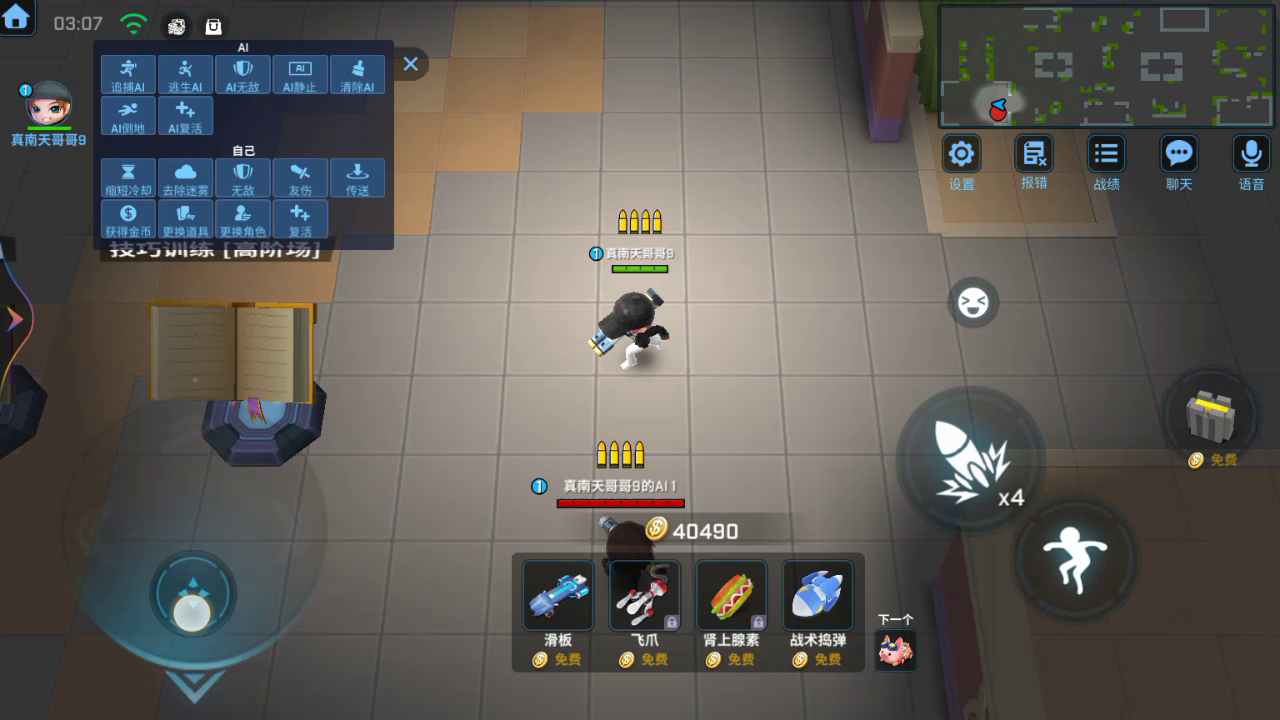
Task: Toggle AI无敌 (AI invincible) button
Action: click(242, 74)
